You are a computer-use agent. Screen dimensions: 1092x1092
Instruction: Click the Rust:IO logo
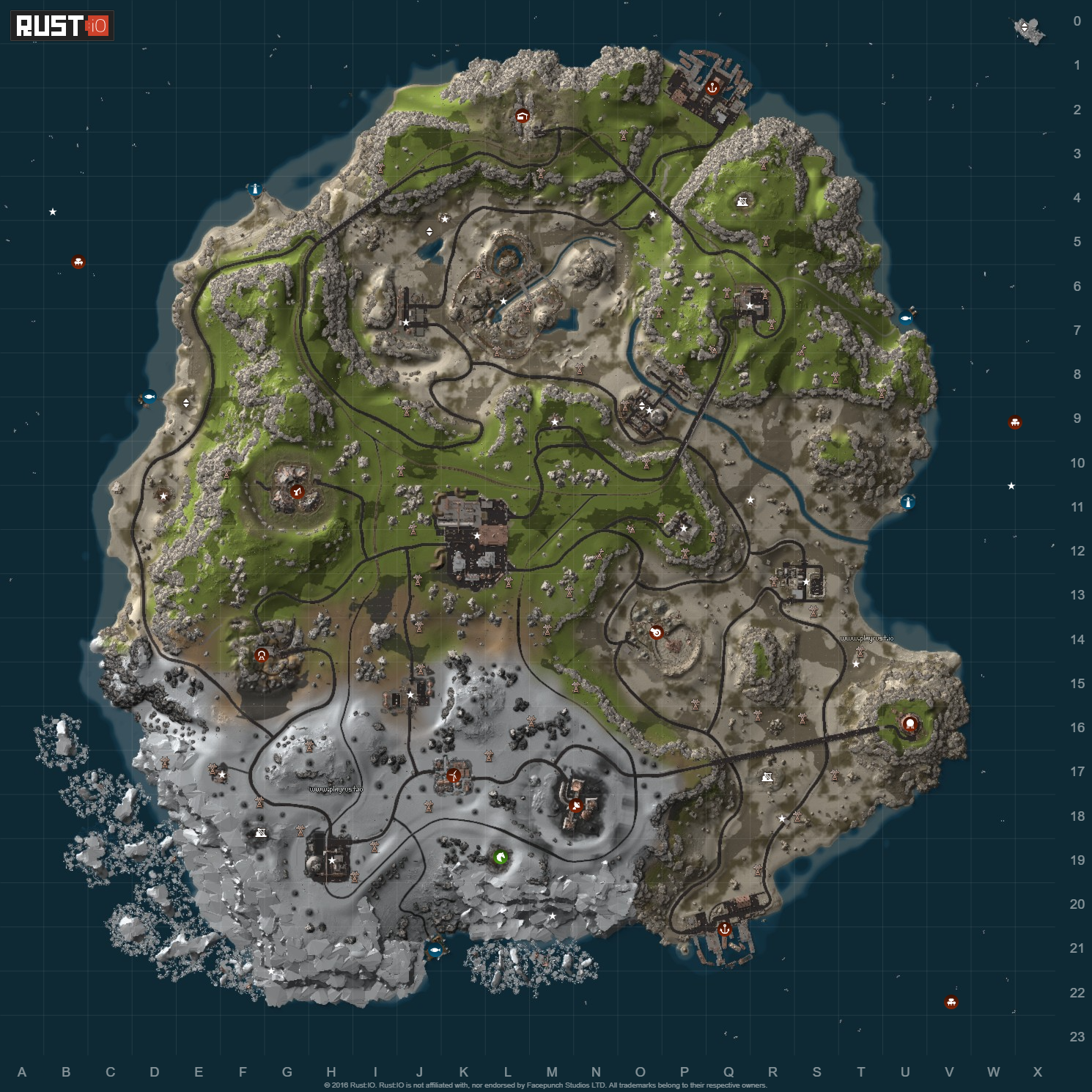[x=62, y=26]
